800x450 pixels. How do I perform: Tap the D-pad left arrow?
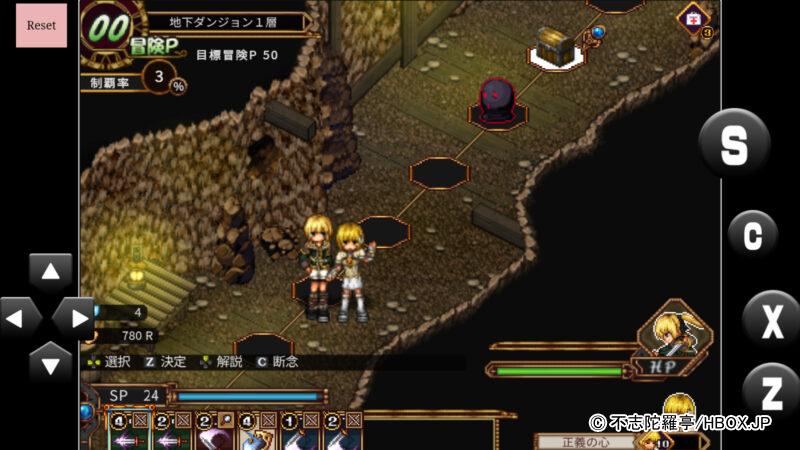click(x=18, y=318)
